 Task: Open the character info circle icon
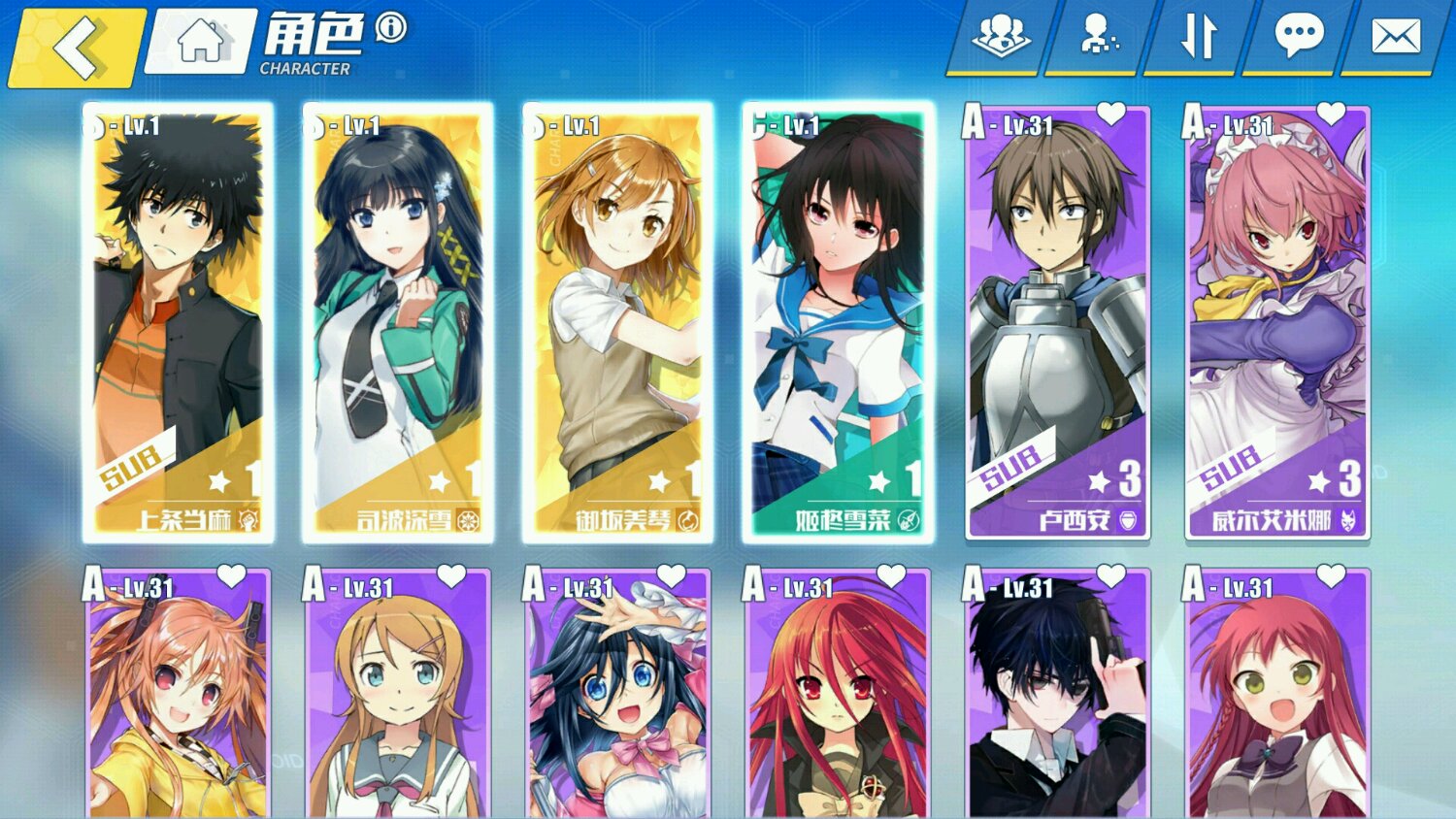(x=391, y=27)
